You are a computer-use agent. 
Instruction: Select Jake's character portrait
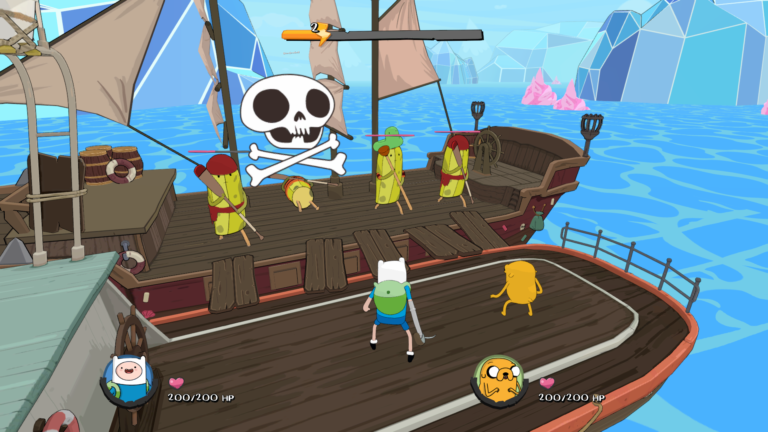coord(499,380)
